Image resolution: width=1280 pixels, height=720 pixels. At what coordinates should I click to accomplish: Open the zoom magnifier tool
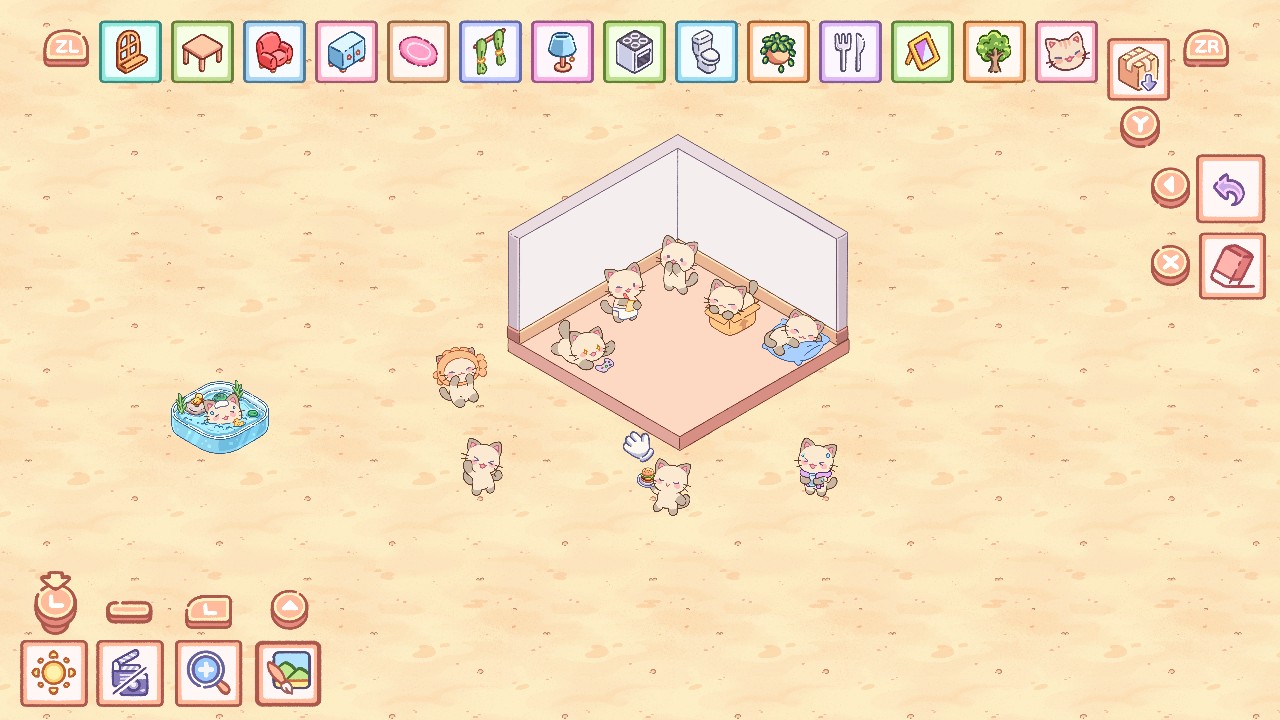[209, 673]
